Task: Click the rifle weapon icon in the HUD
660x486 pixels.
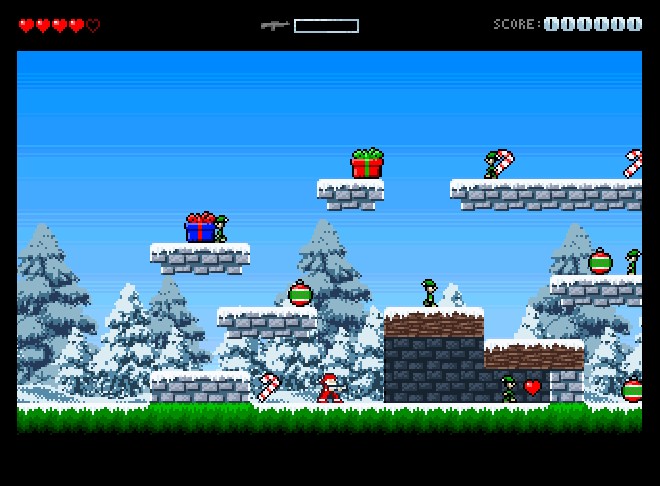Action: click(274, 25)
